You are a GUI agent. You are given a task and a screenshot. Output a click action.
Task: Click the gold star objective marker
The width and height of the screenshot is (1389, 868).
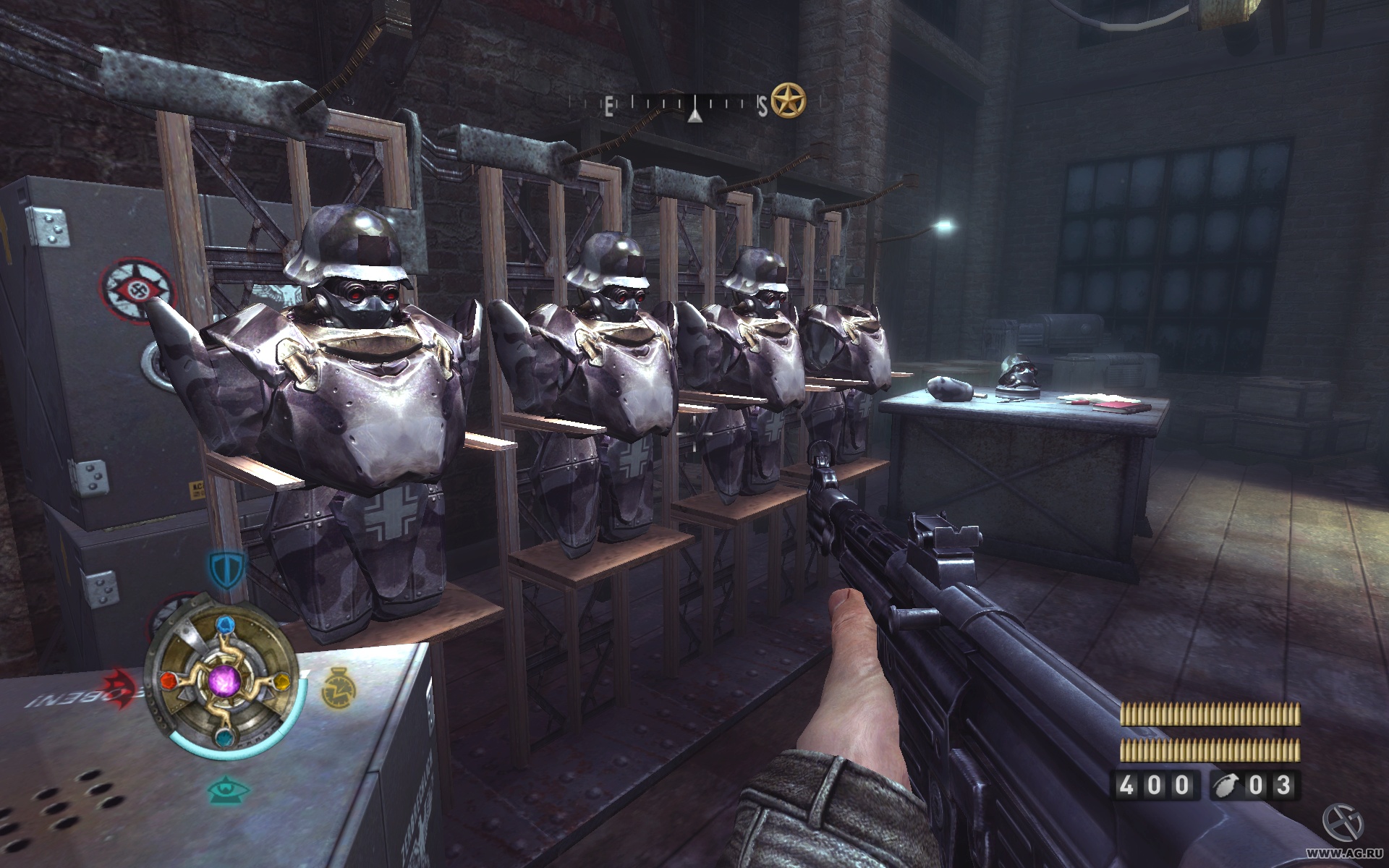coord(788,101)
